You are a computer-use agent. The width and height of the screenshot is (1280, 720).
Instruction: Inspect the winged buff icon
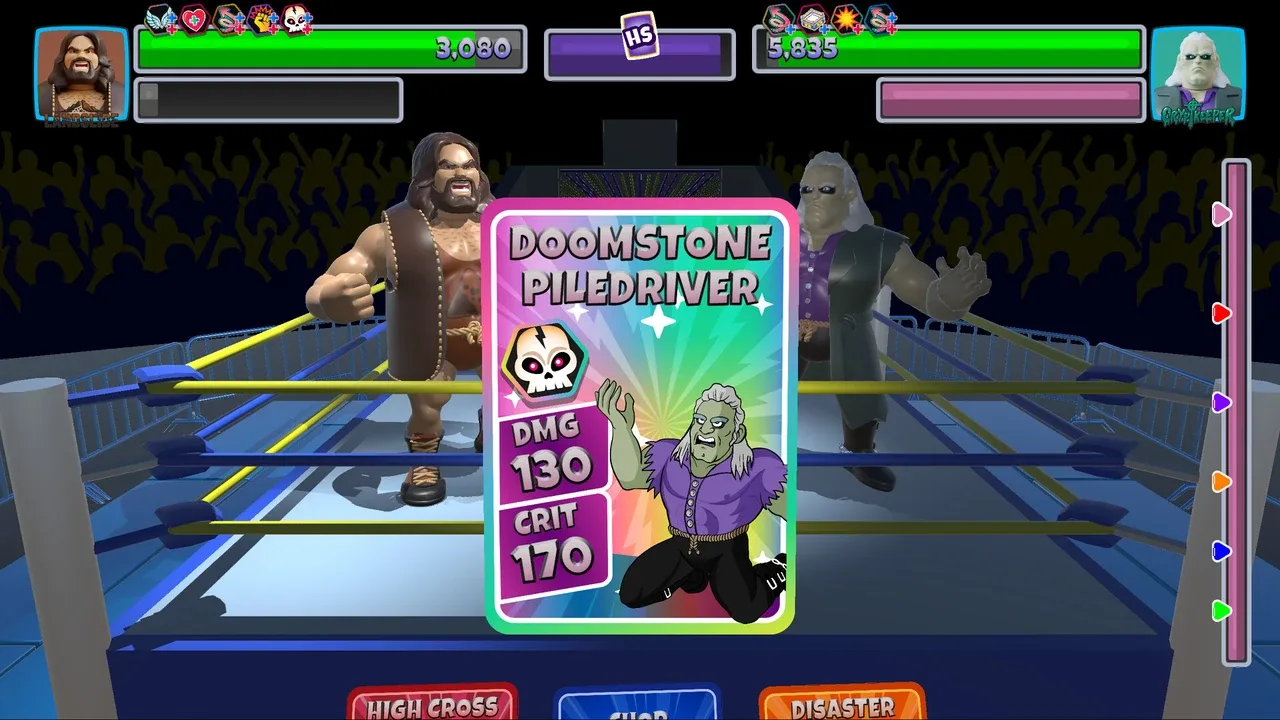pyautogui.click(x=160, y=19)
